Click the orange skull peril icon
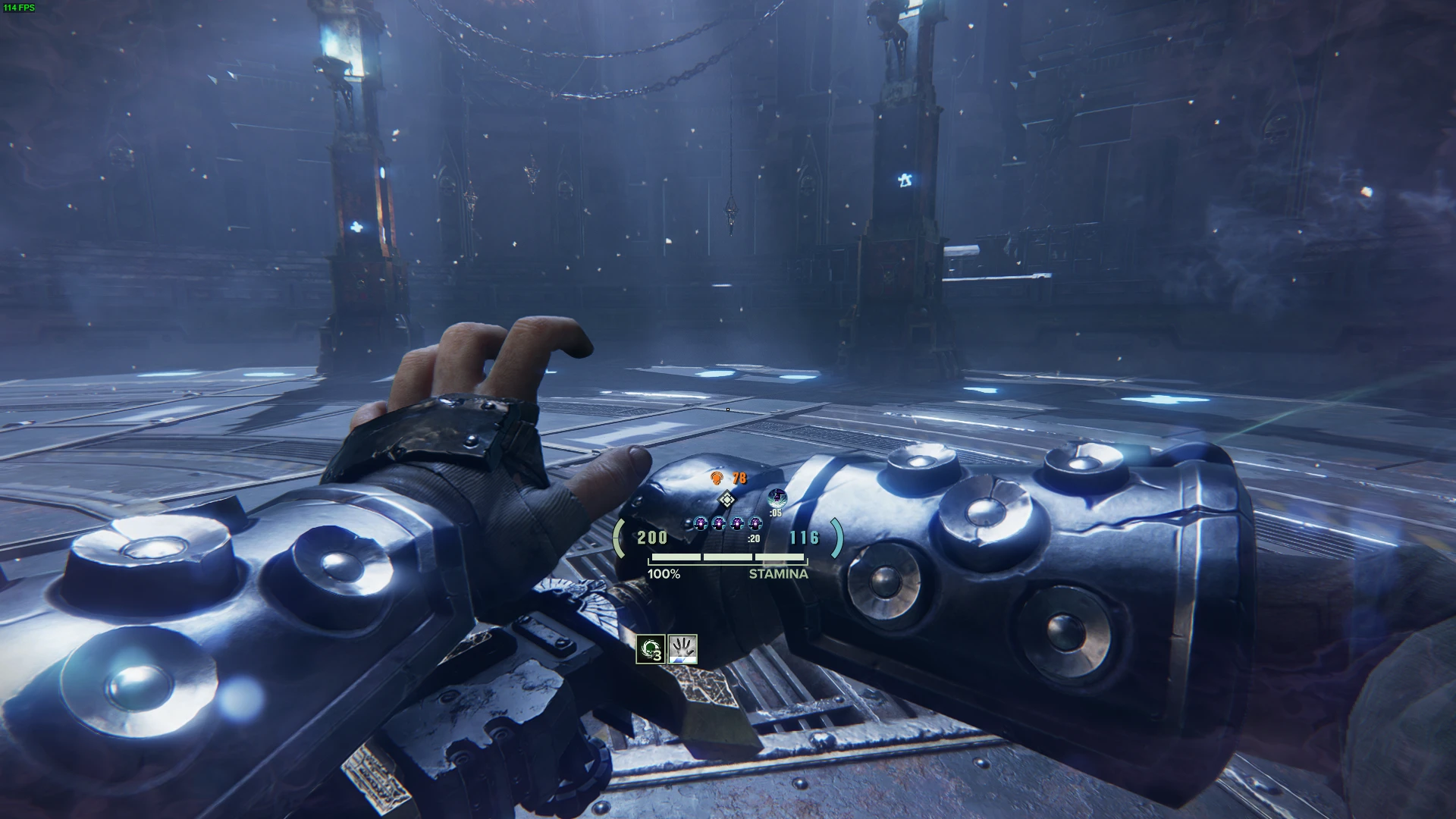The image size is (1456, 819). click(x=717, y=478)
